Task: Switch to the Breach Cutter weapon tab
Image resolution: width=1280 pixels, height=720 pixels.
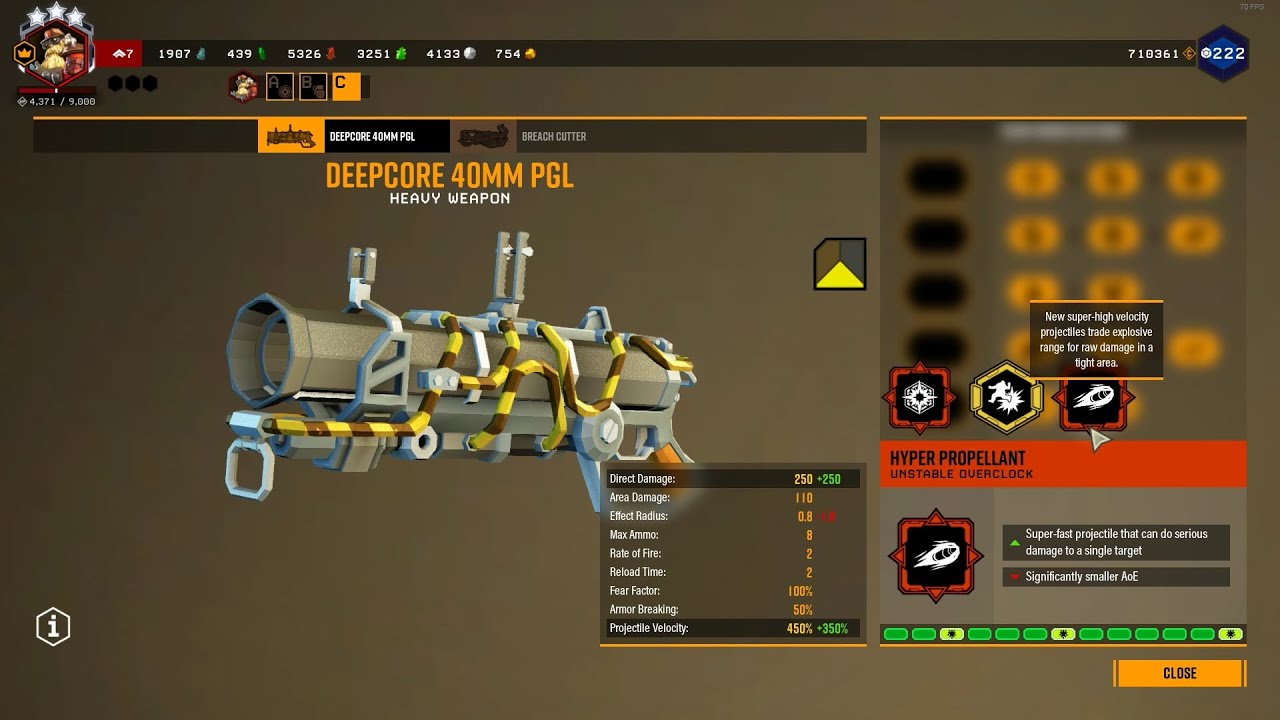Action: tap(520, 136)
